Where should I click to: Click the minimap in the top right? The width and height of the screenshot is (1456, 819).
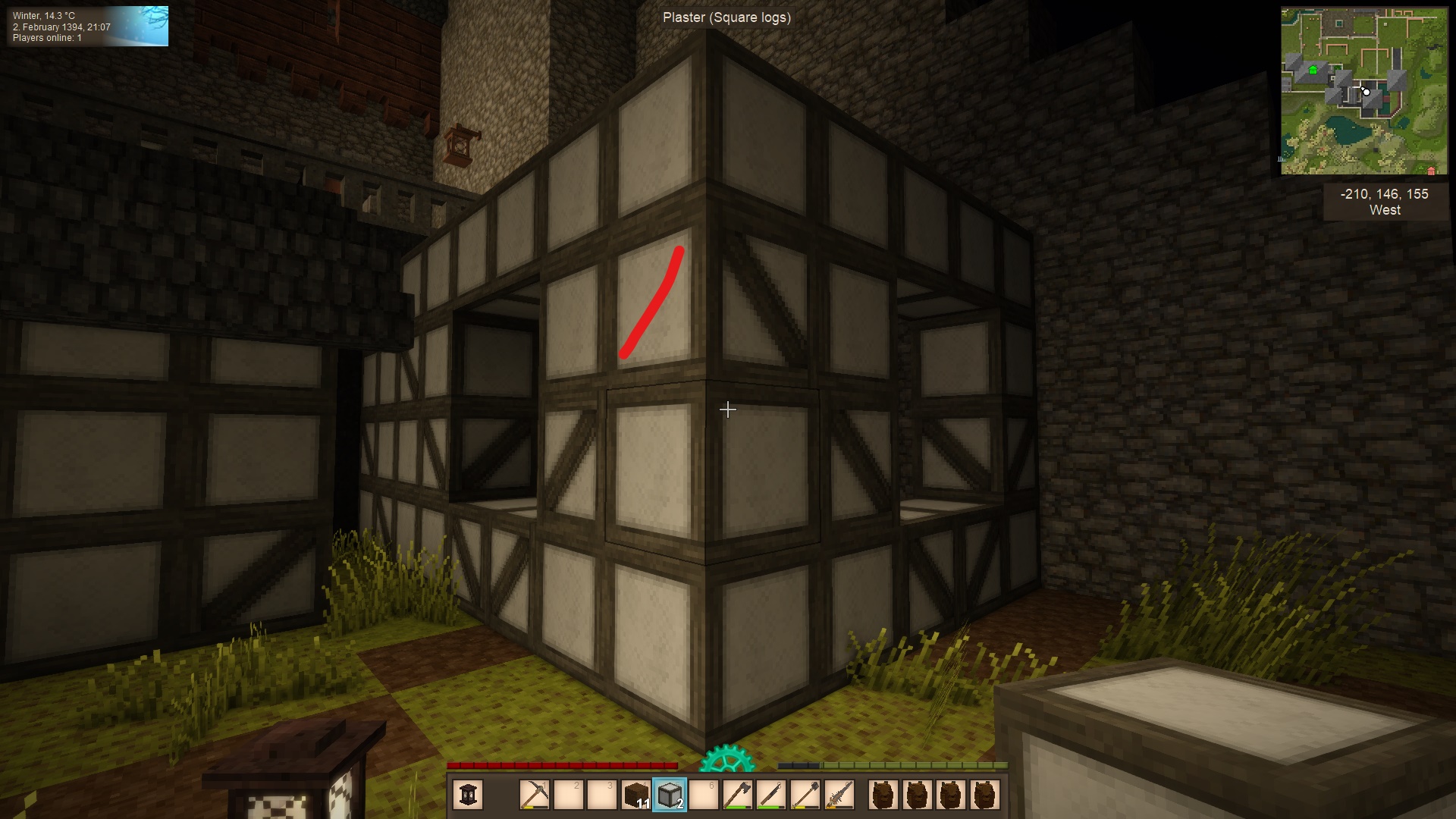tap(1363, 91)
